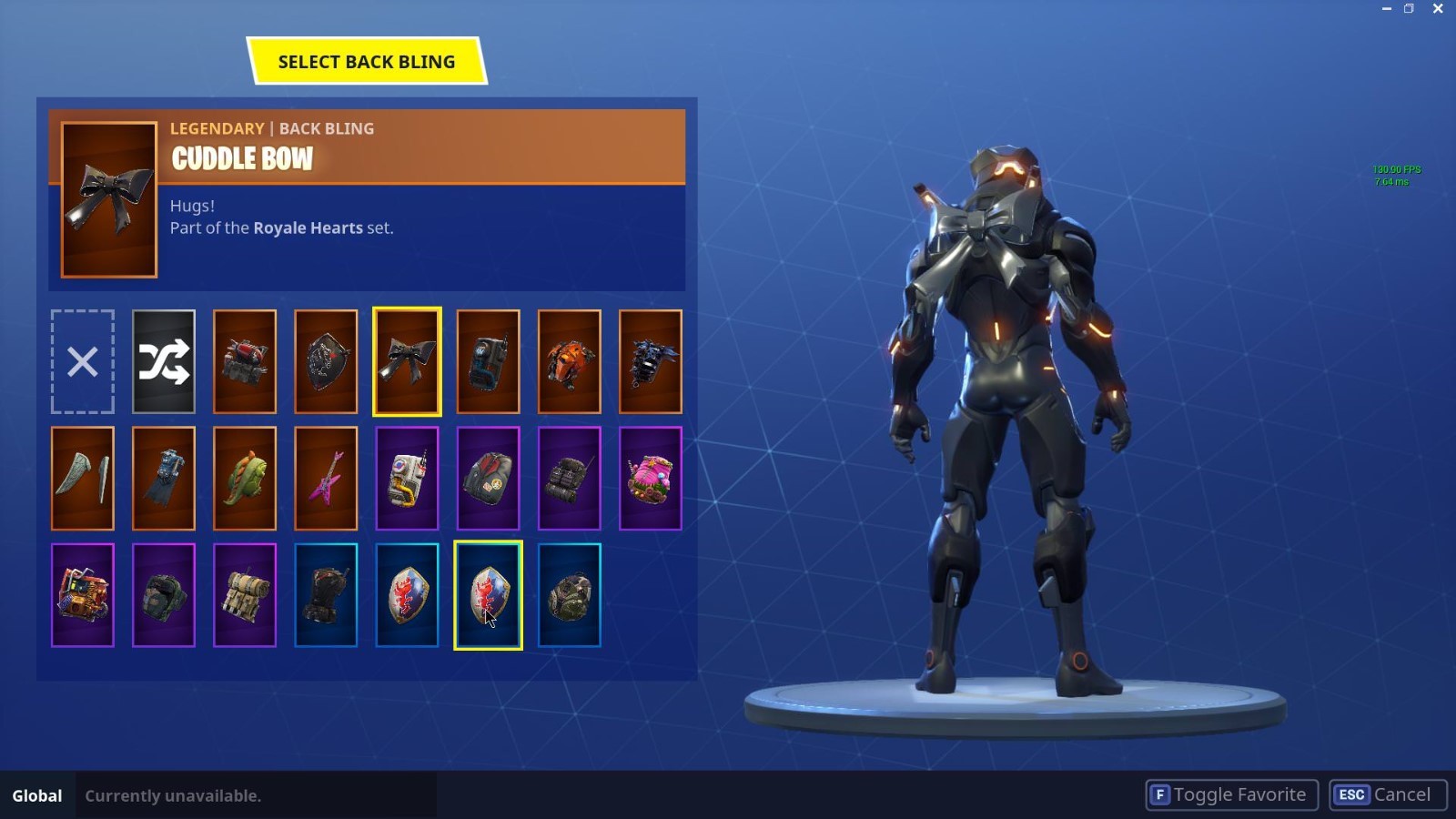Select the pink Brite Bag back bling
The image size is (1456, 819).
tap(651, 478)
